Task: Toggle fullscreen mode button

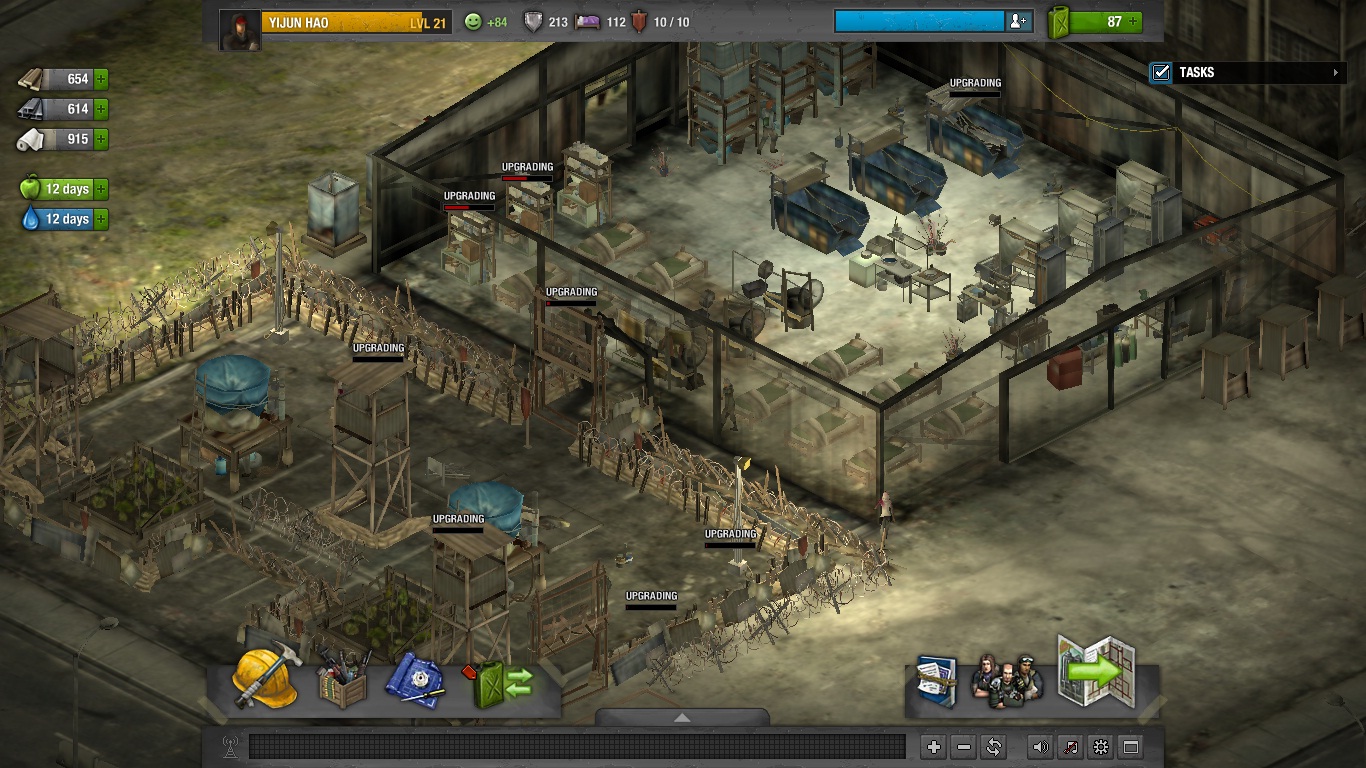Action: (1131, 747)
